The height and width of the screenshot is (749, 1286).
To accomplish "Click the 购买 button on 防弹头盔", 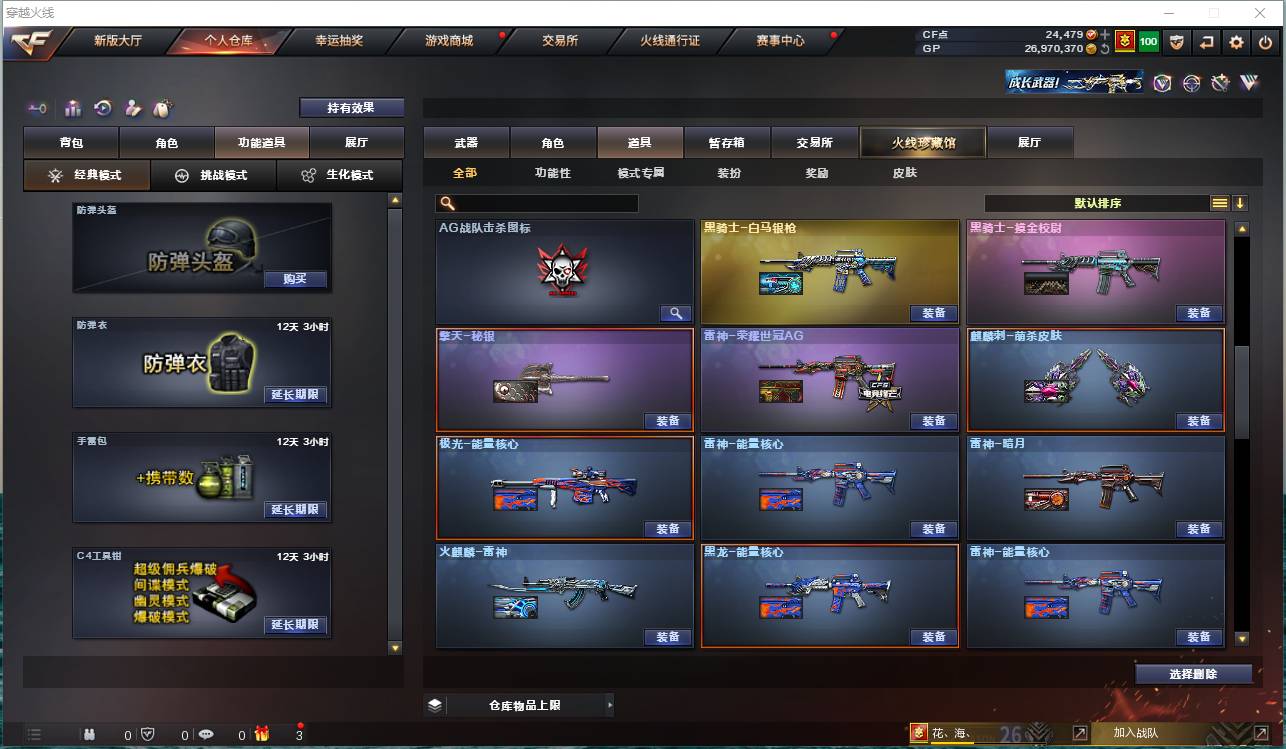I will (x=295, y=281).
